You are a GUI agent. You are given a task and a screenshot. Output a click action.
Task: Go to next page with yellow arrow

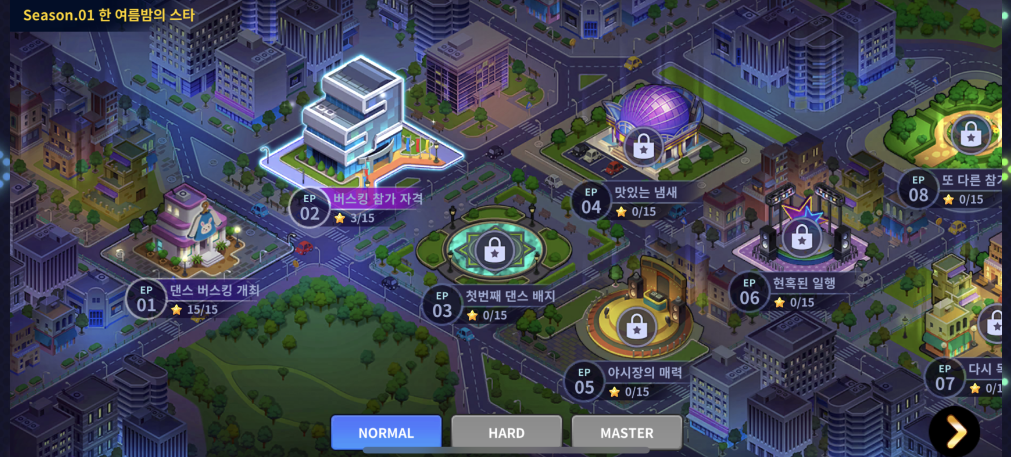(x=954, y=431)
